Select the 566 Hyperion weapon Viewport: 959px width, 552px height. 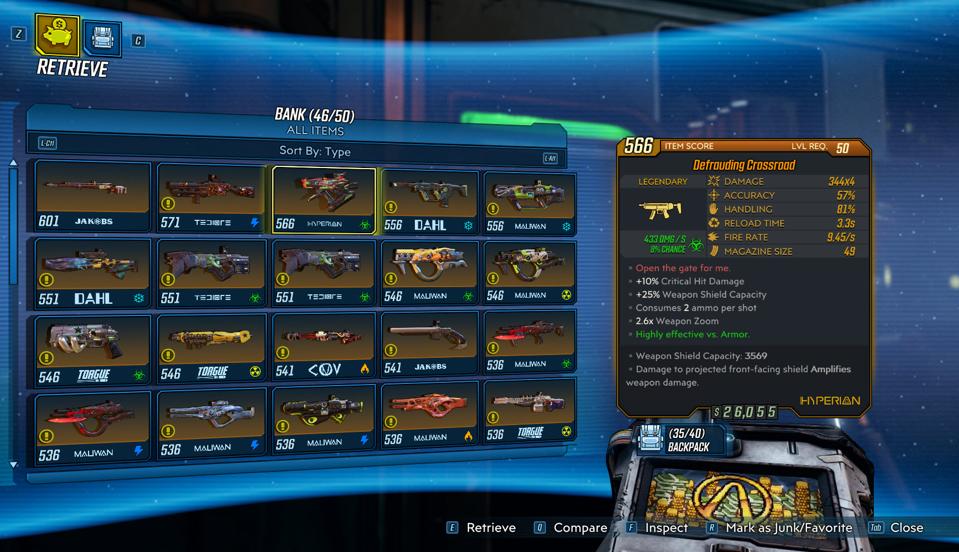tap(324, 199)
